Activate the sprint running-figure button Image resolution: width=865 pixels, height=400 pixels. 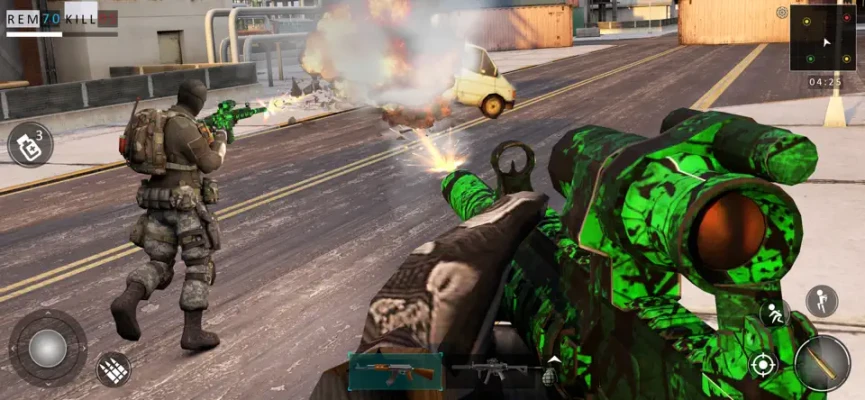click(773, 313)
